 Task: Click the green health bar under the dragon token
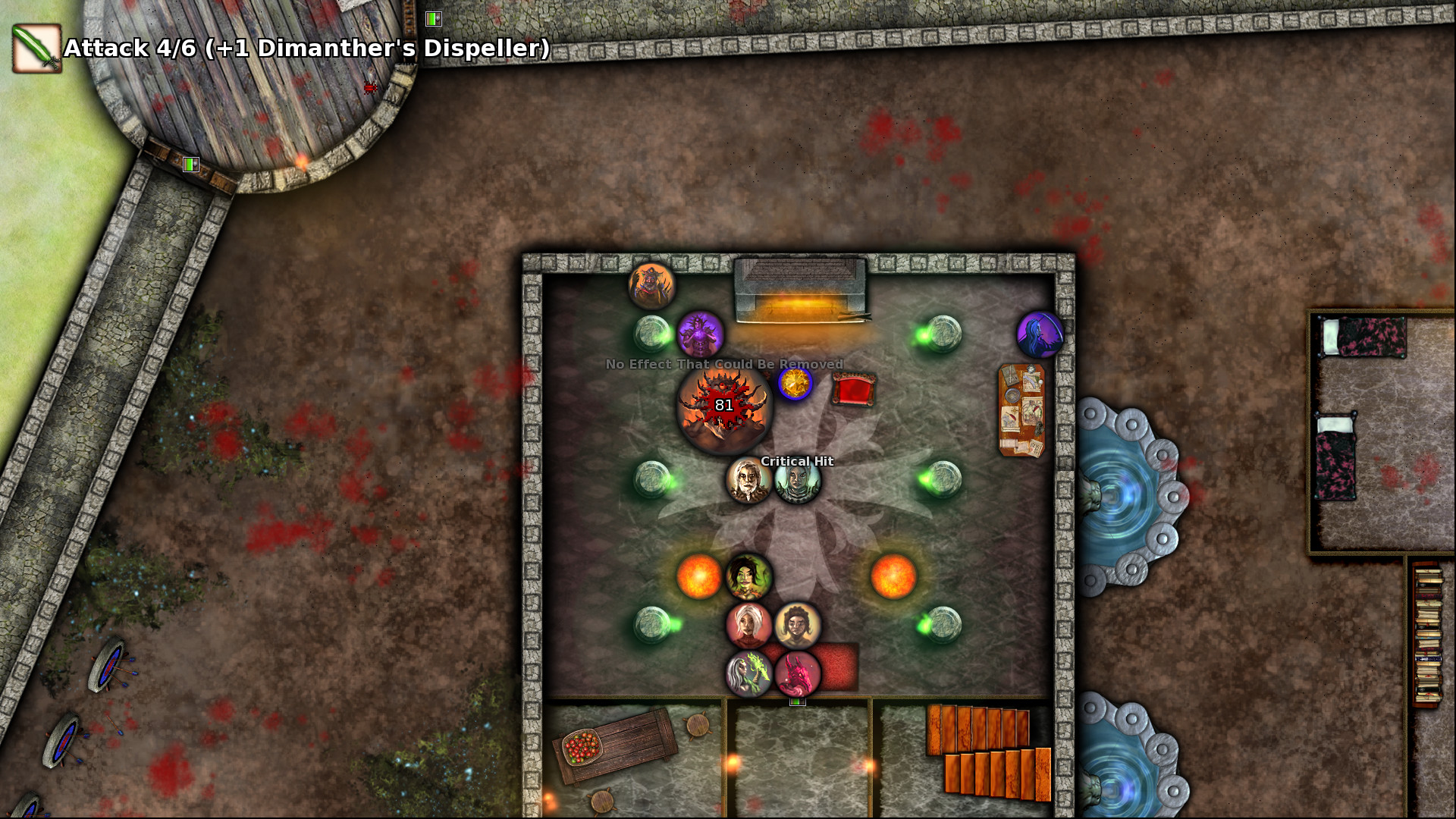[x=798, y=702]
